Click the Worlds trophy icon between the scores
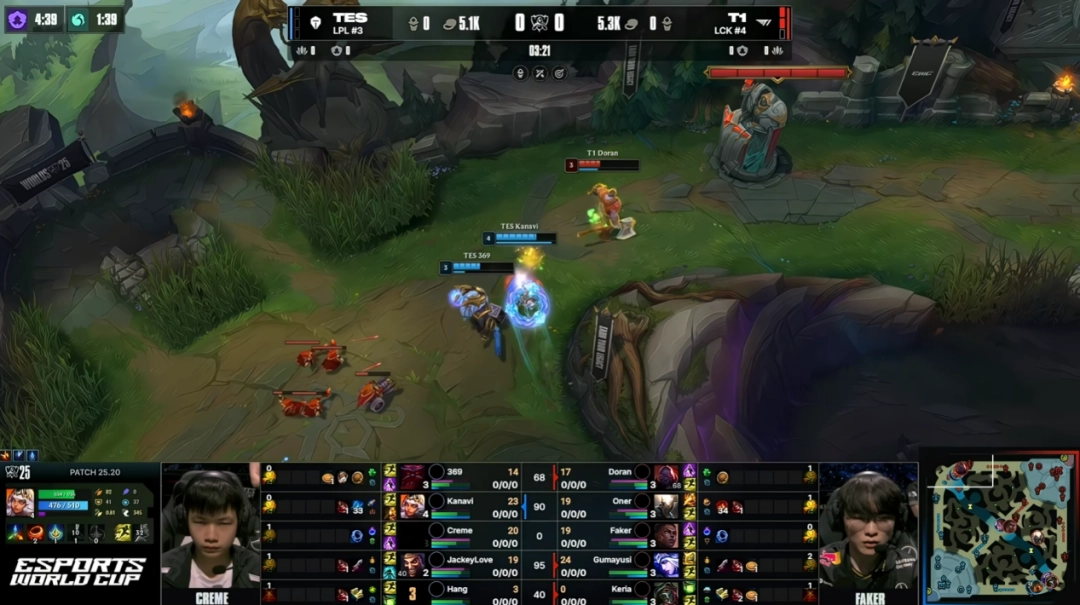This screenshot has width=1080, height=605. tap(540, 22)
